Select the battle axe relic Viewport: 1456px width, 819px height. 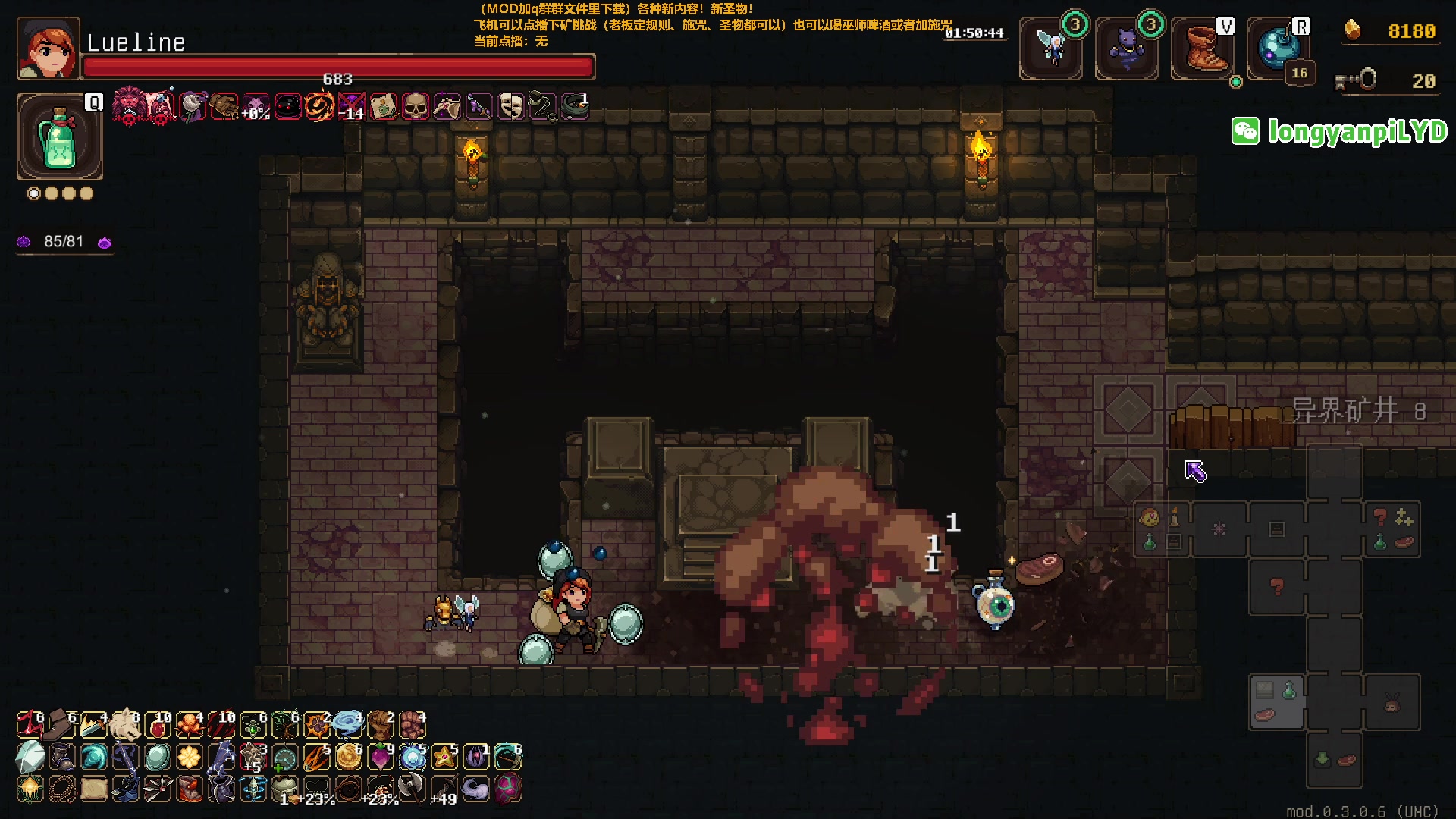click(x=412, y=789)
